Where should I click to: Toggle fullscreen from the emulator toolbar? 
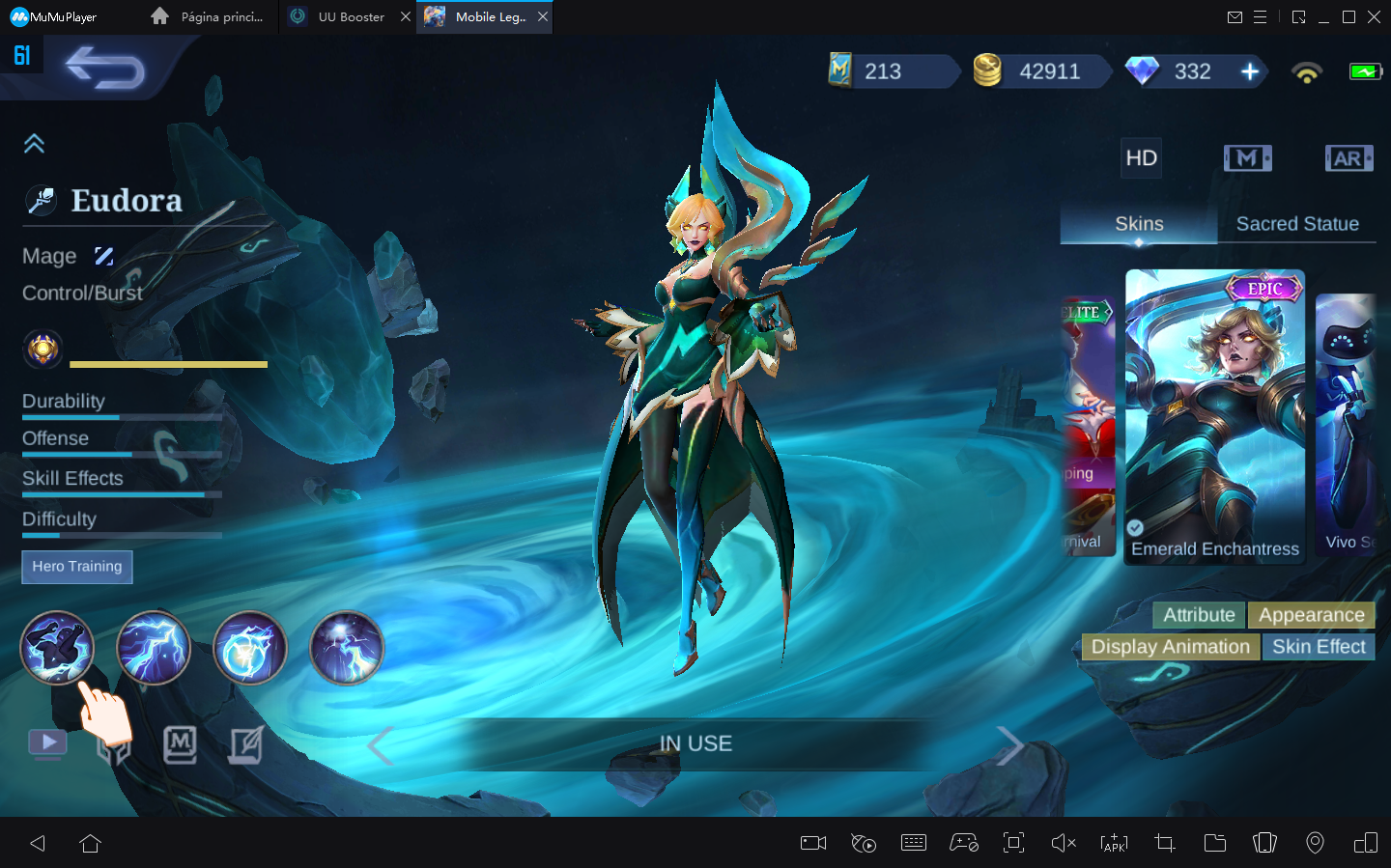click(x=1013, y=843)
